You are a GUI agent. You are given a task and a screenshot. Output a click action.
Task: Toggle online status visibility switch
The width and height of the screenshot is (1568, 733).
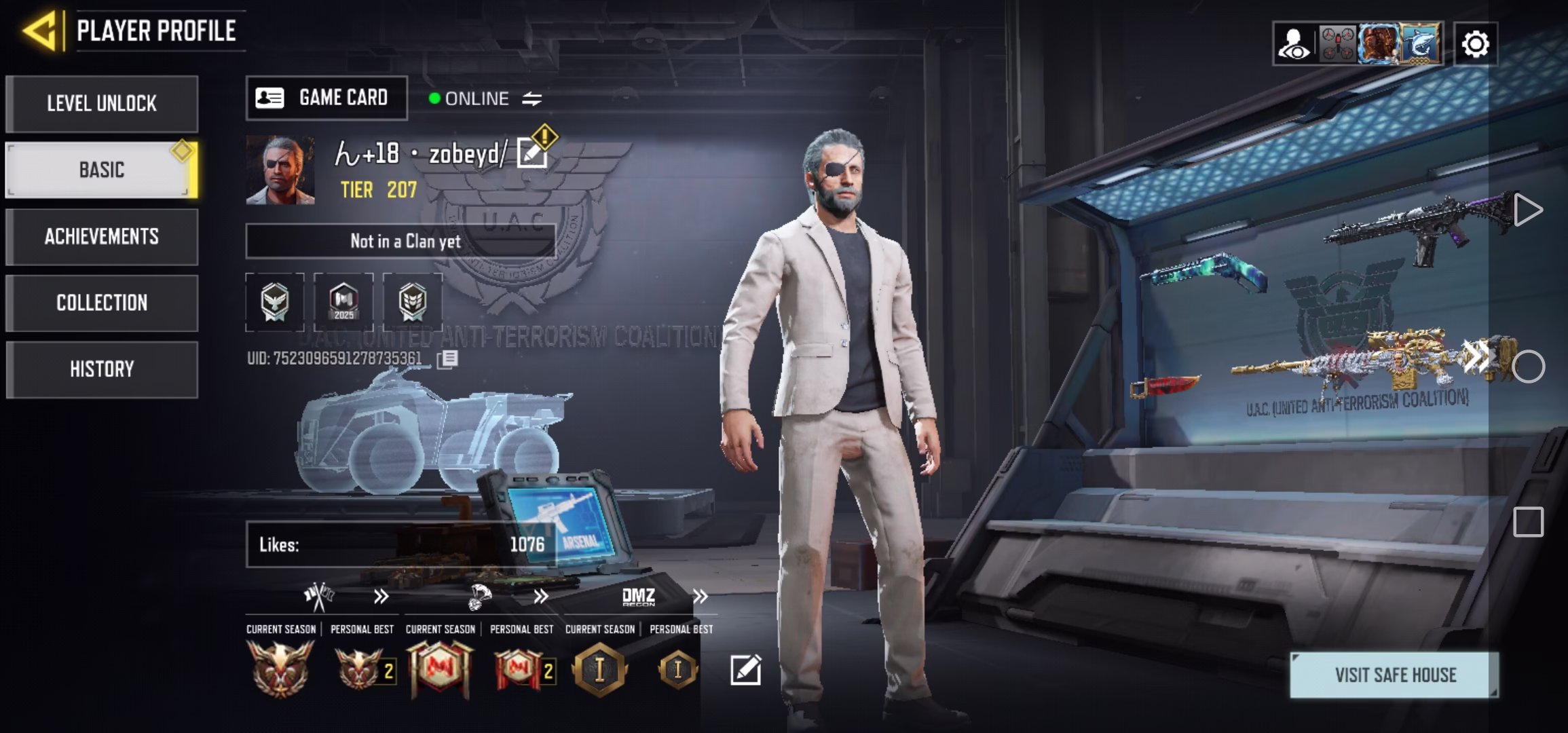tap(531, 98)
